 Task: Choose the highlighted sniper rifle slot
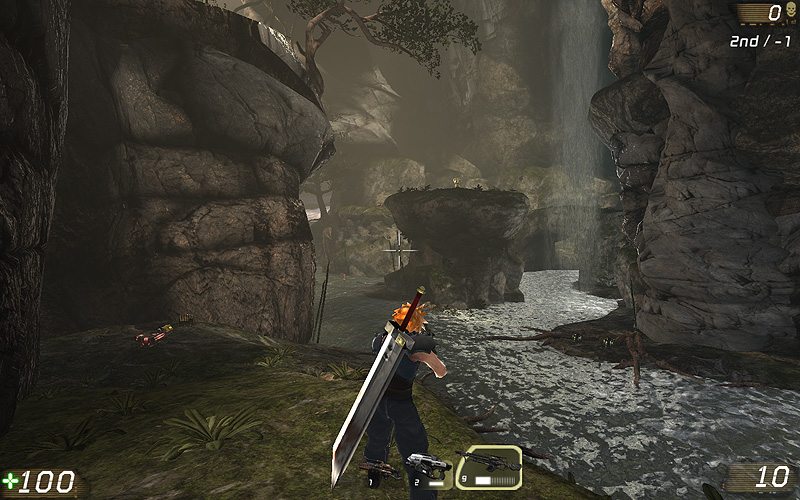pyautogui.click(x=490, y=463)
